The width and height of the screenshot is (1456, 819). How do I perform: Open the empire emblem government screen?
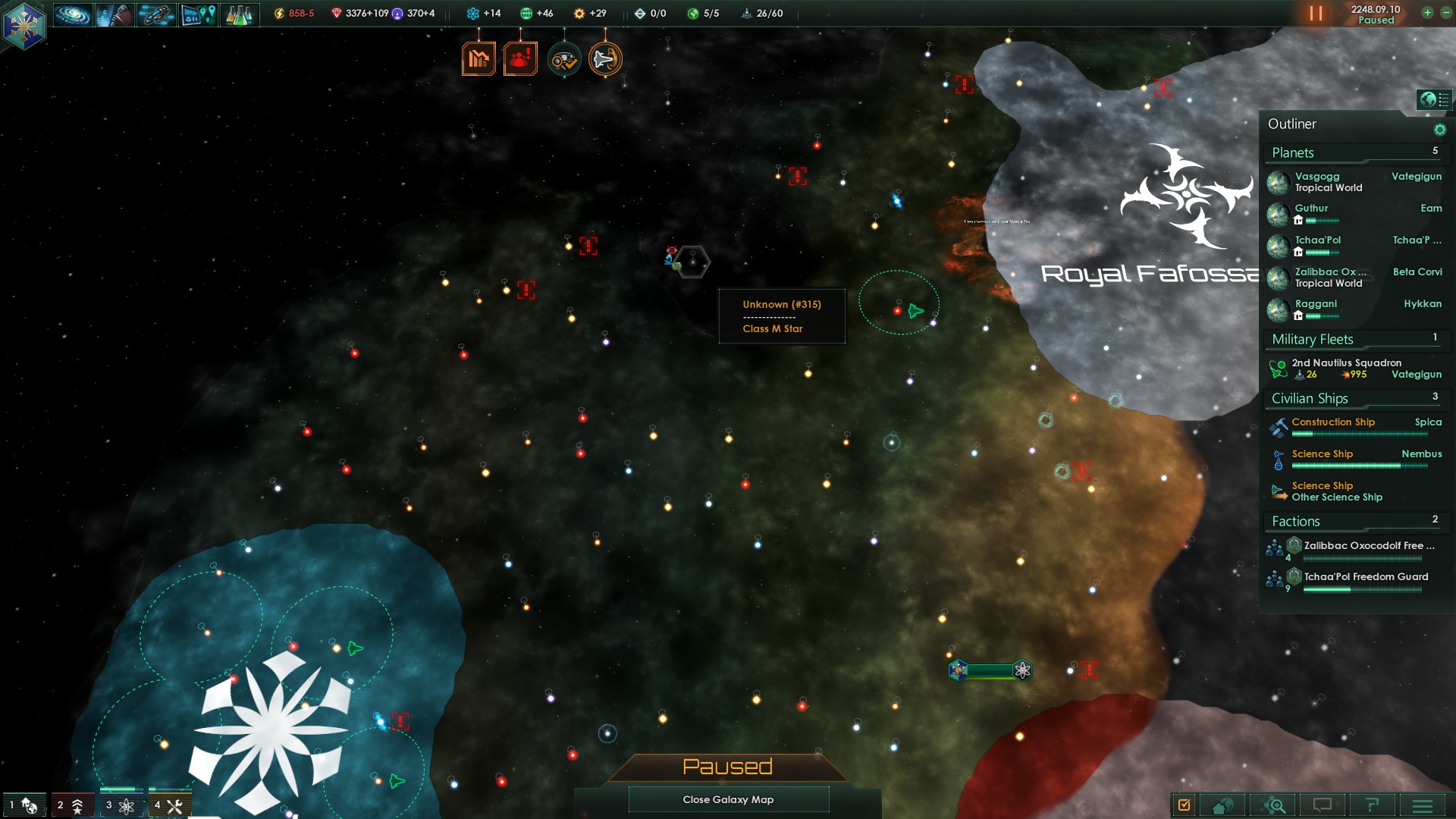[24, 24]
